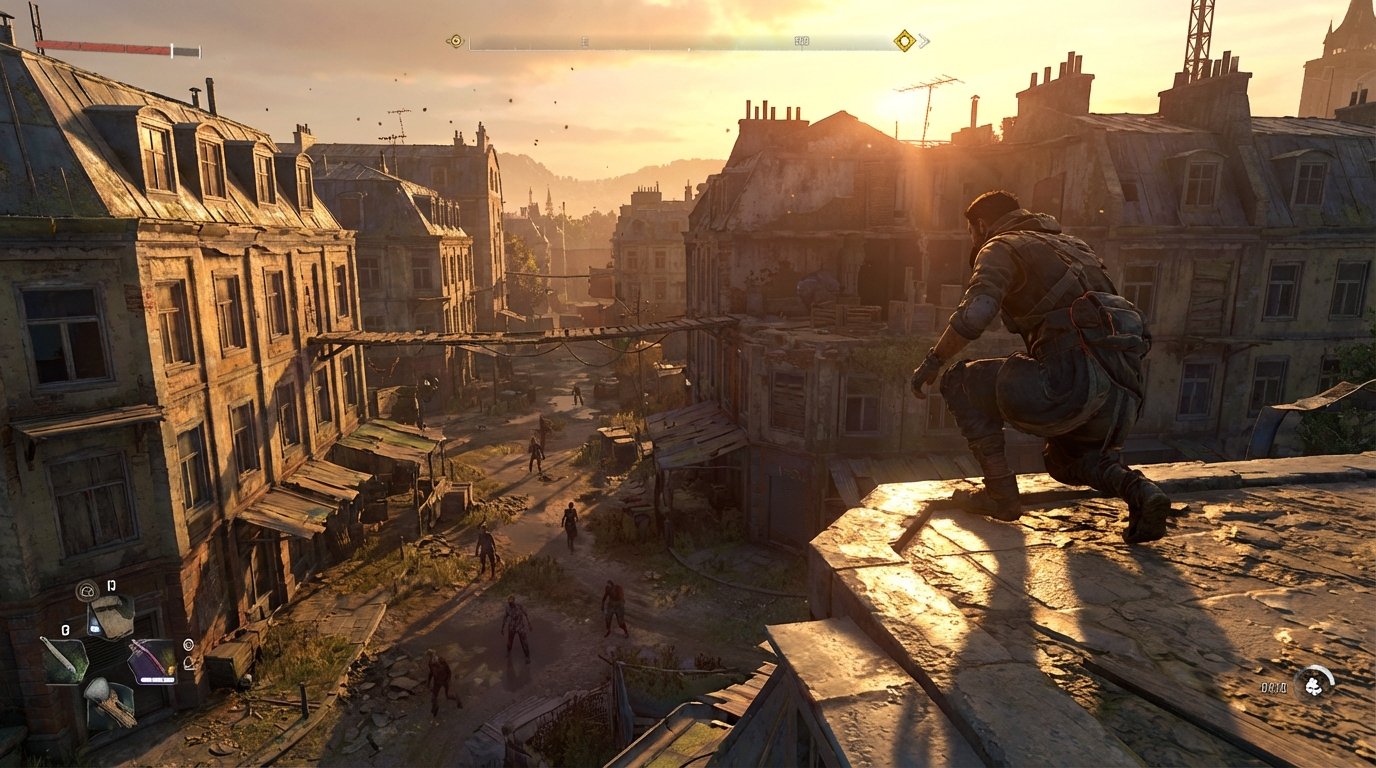This screenshot has width=1376, height=768.
Task: Click the flashlight icon beside the equipment wheel
Action: coord(188,663)
